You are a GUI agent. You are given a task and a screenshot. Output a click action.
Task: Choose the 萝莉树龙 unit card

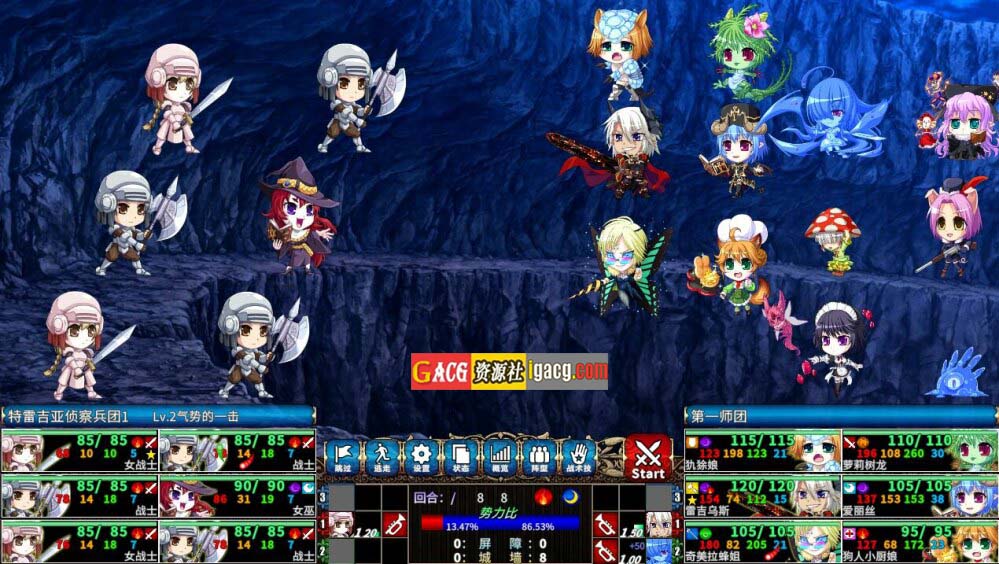pos(919,451)
